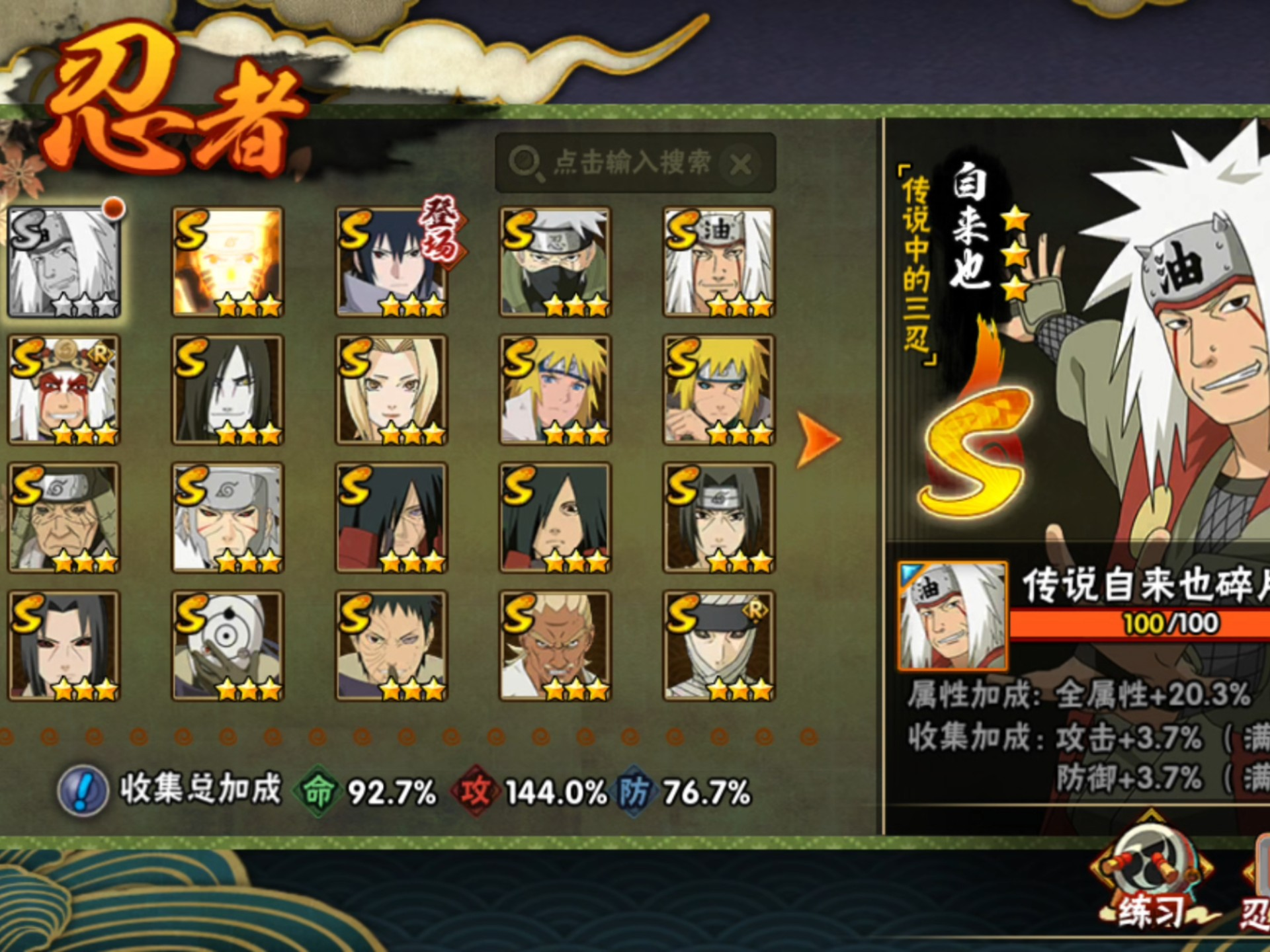
Task: Go to next ninja page with orange arrow
Action: [x=818, y=440]
